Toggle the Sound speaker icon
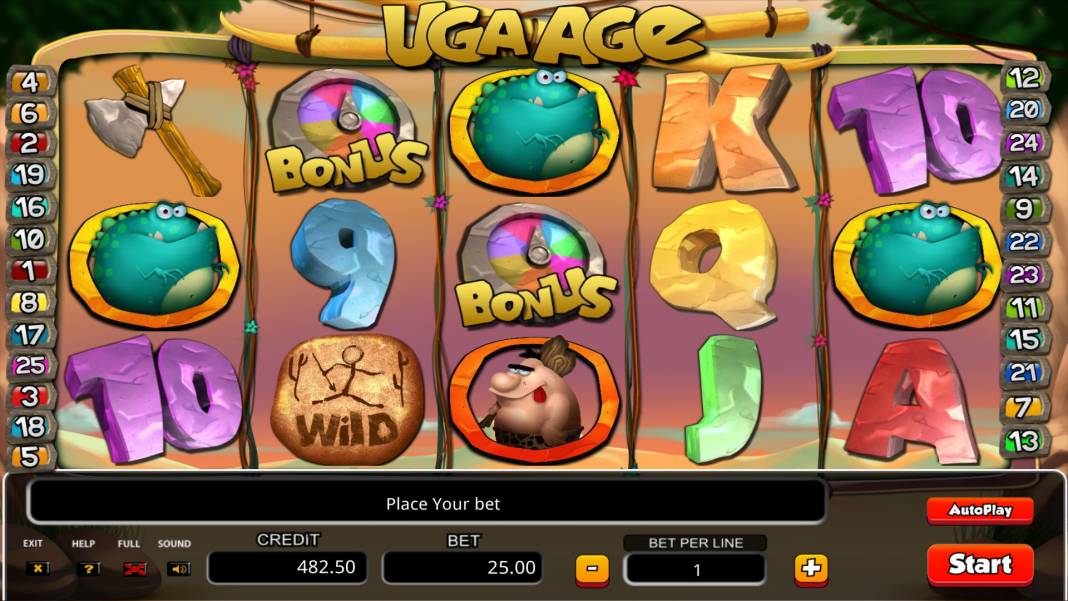Viewport: 1068px width, 601px height. tap(178, 568)
